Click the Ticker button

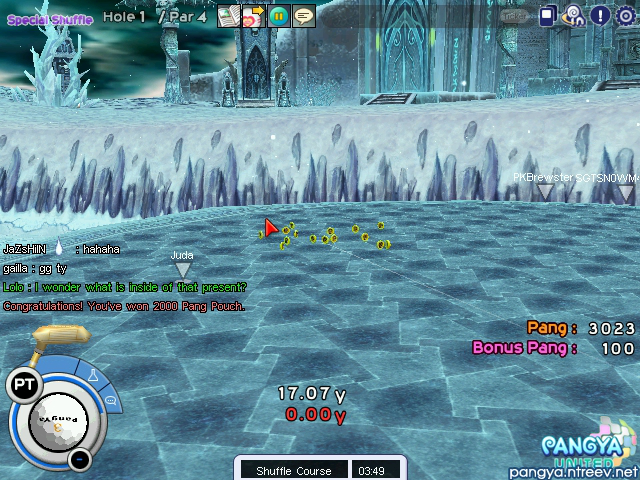point(516,16)
